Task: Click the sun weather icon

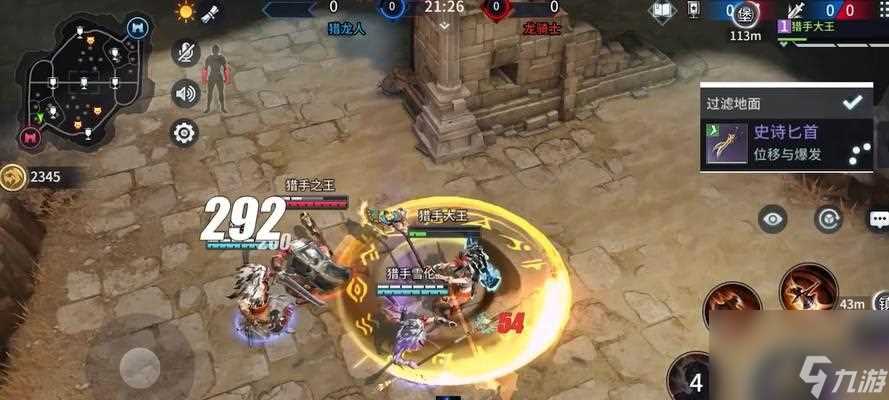Action: [186, 13]
